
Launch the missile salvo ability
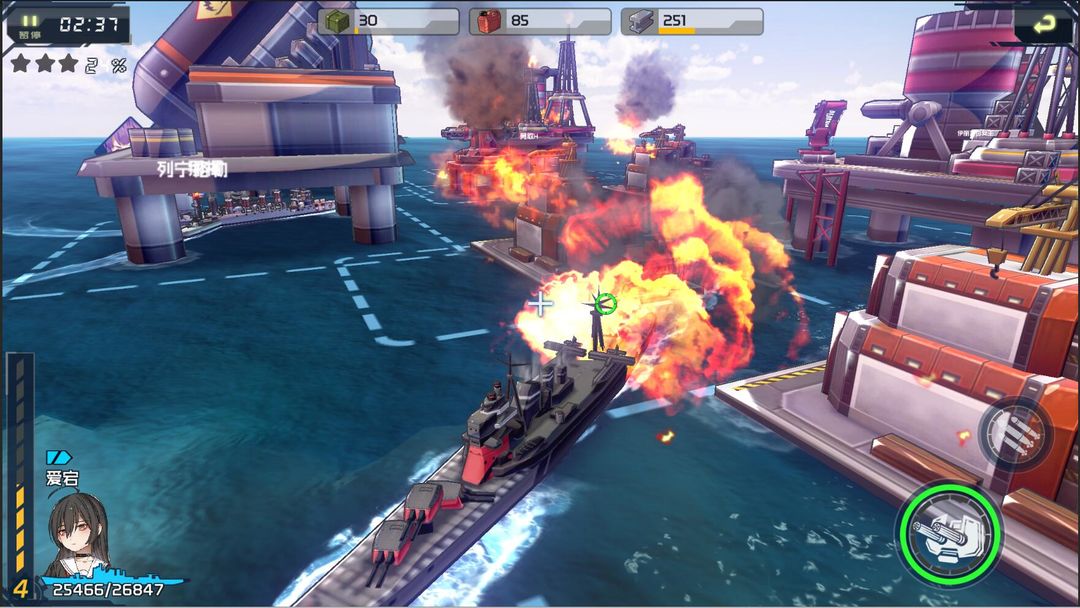click(x=1015, y=432)
